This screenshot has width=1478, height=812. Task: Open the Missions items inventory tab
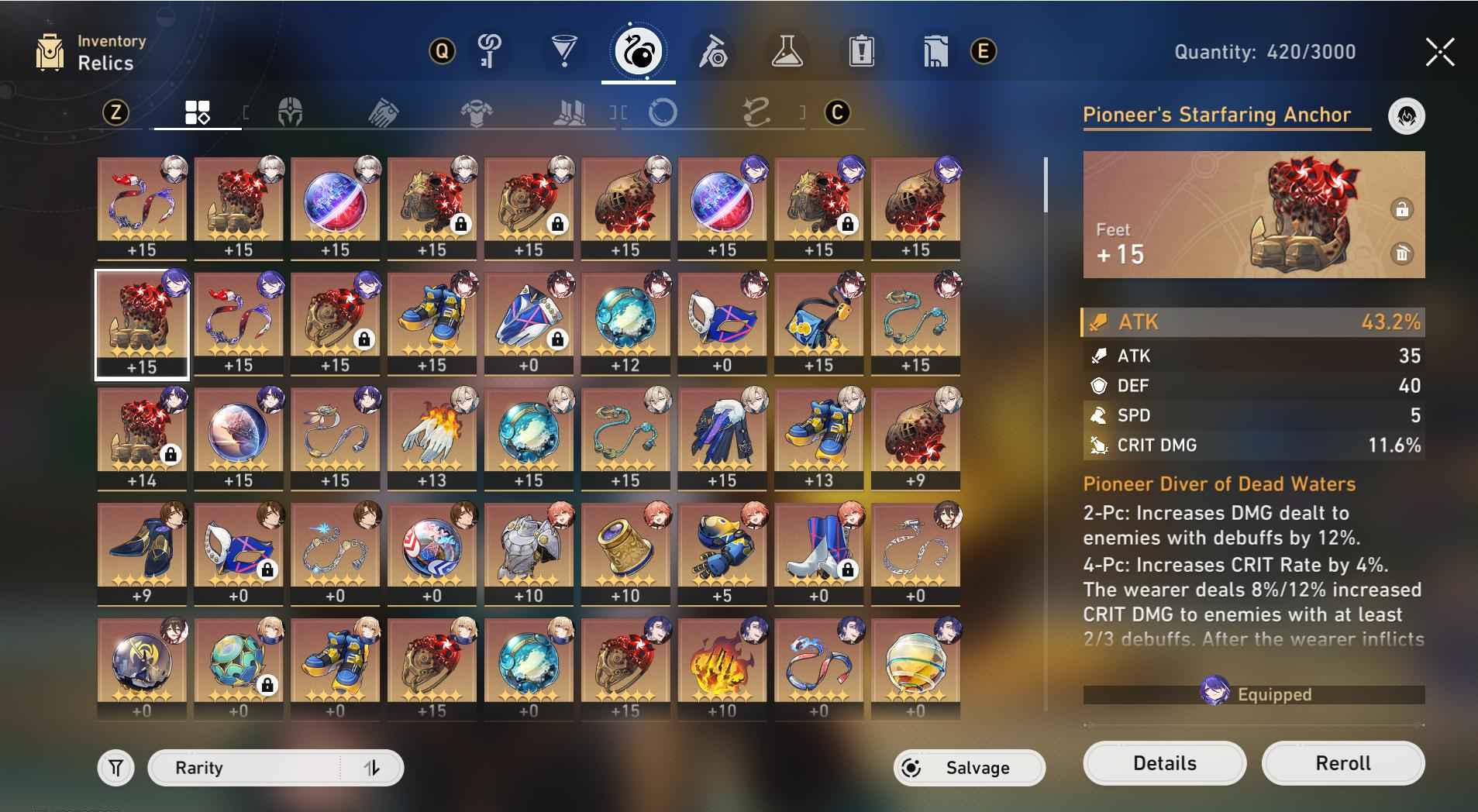[x=861, y=52]
